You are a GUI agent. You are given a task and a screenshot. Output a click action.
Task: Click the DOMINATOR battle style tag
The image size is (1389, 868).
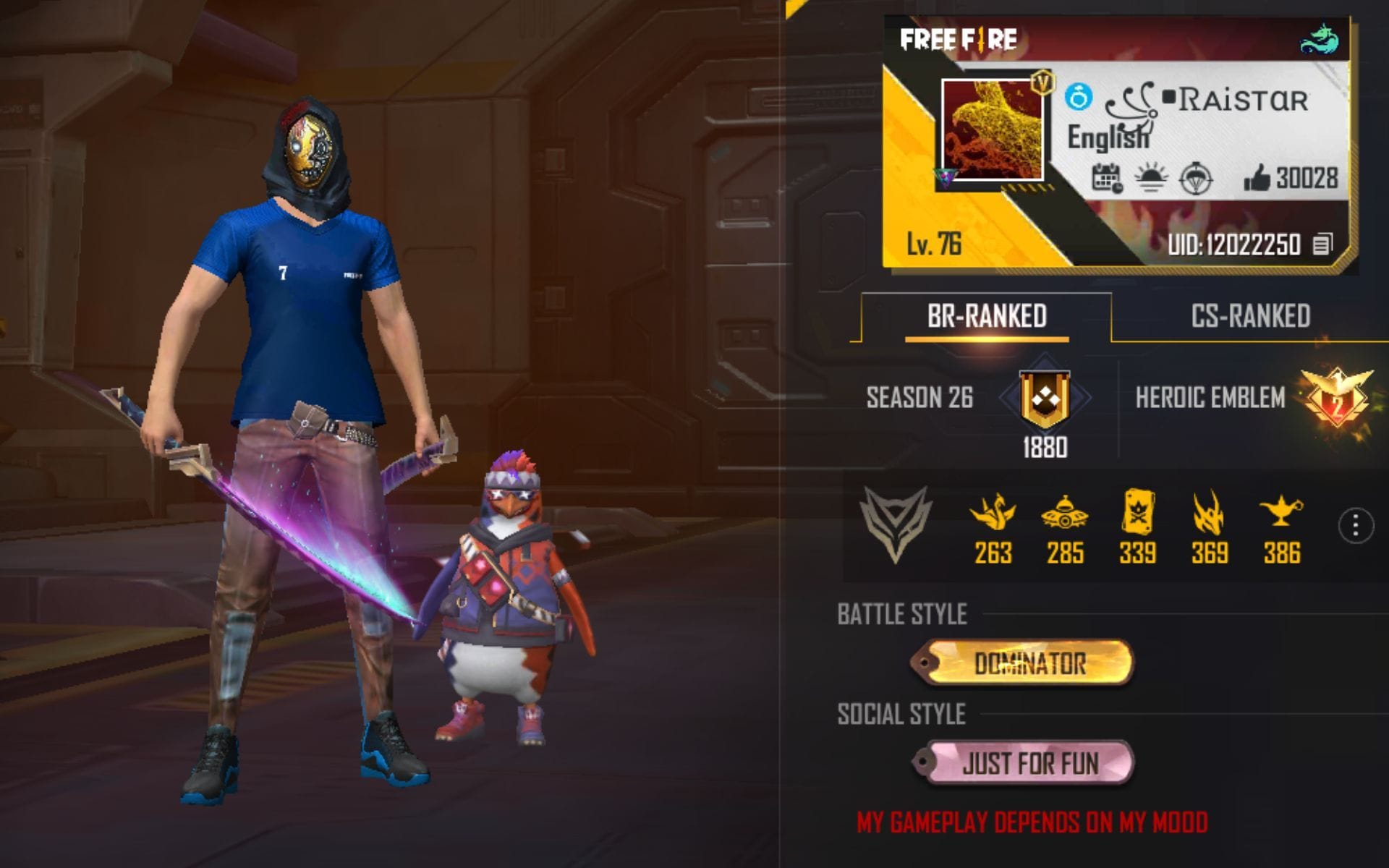(1025, 662)
